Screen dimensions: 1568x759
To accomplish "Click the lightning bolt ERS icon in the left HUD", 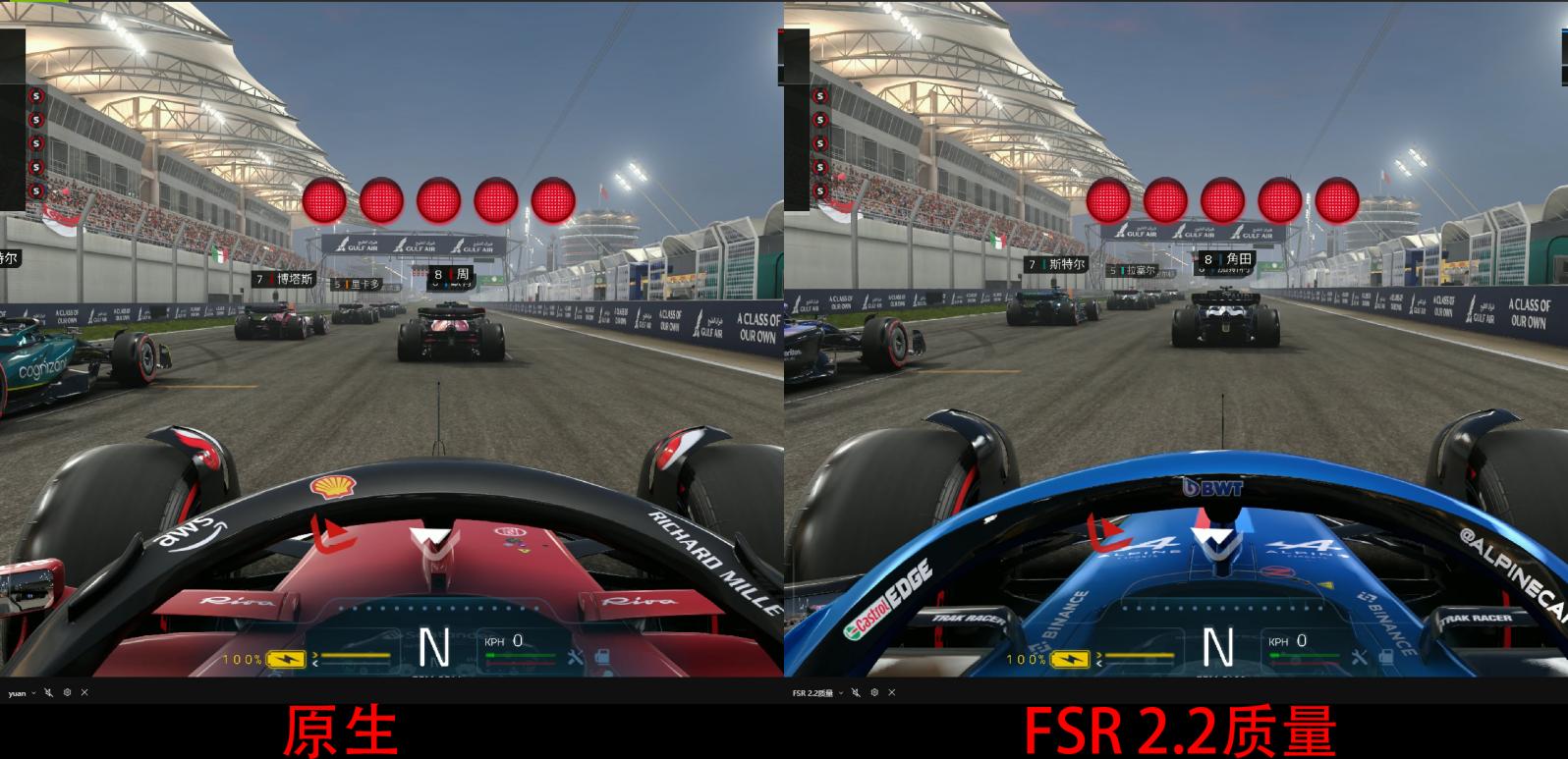I will (285, 659).
